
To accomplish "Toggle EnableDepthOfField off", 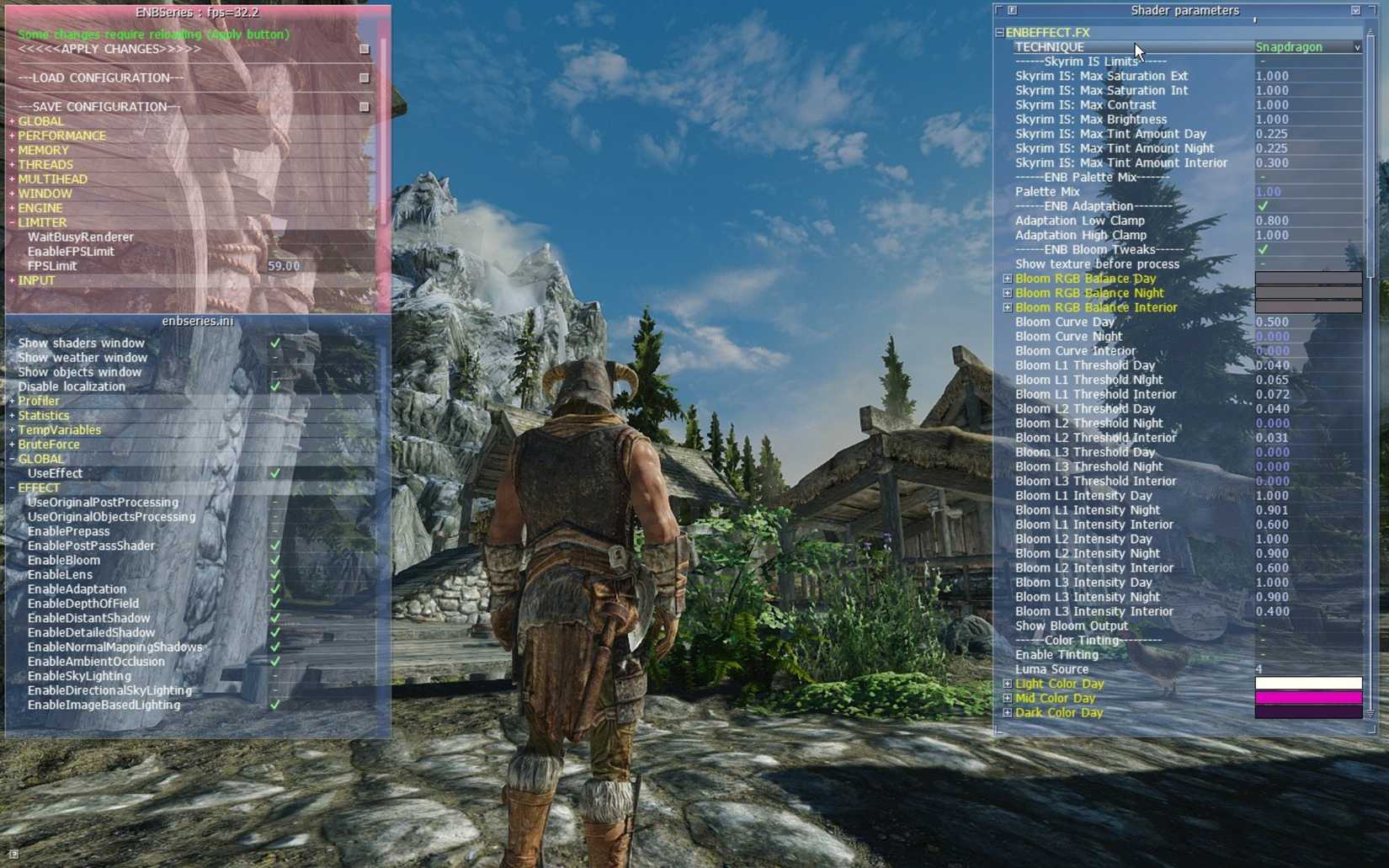I will pos(274,604).
